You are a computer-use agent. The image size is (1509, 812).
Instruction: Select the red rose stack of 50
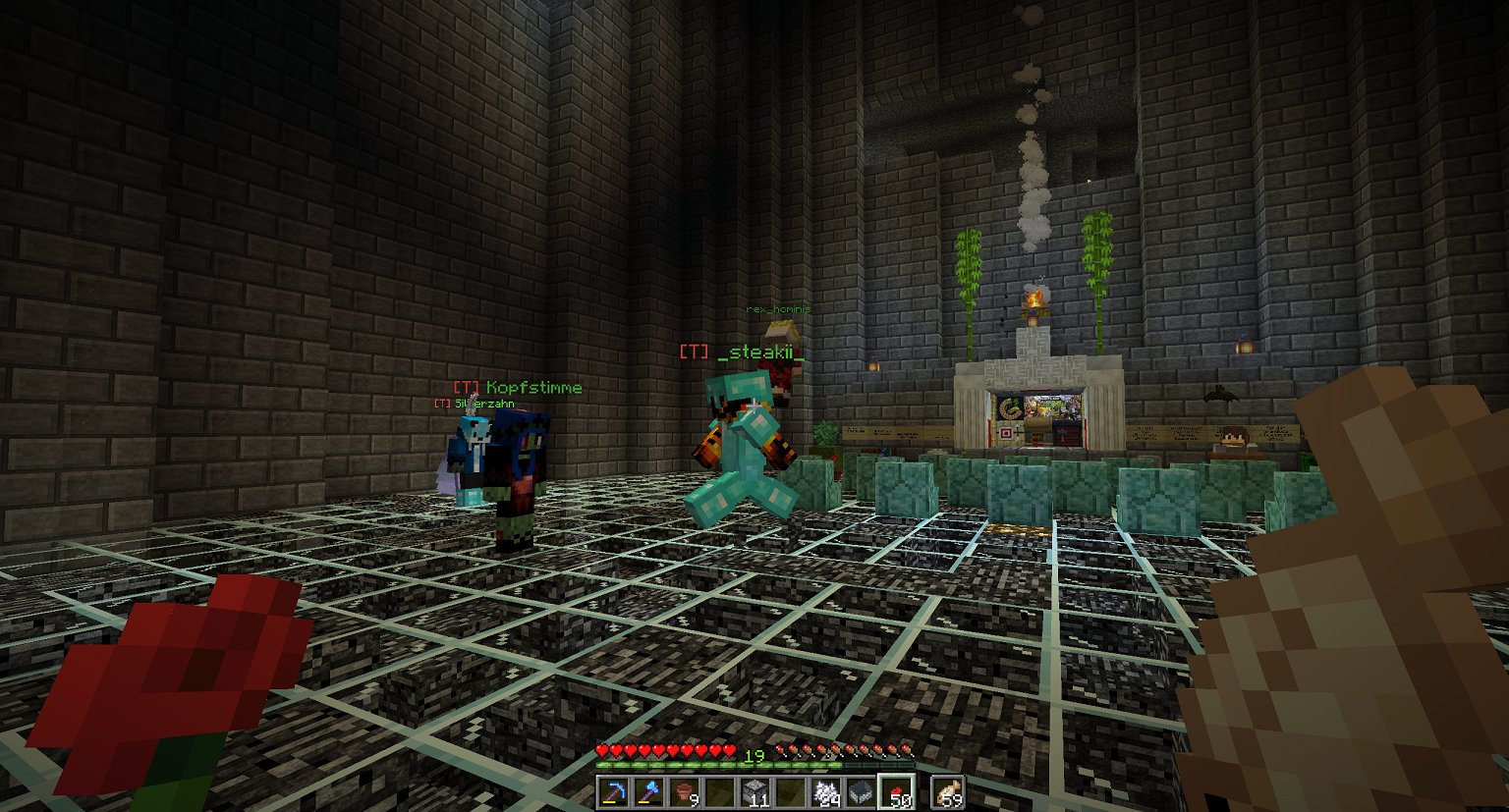click(x=896, y=792)
